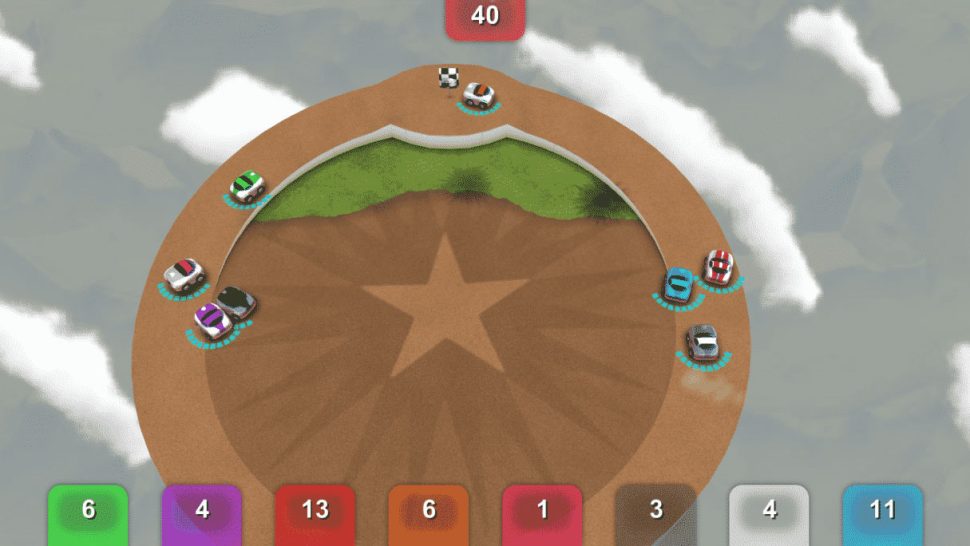Tap the blue player button showing 11
The image size is (970, 546).
[882, 513]
